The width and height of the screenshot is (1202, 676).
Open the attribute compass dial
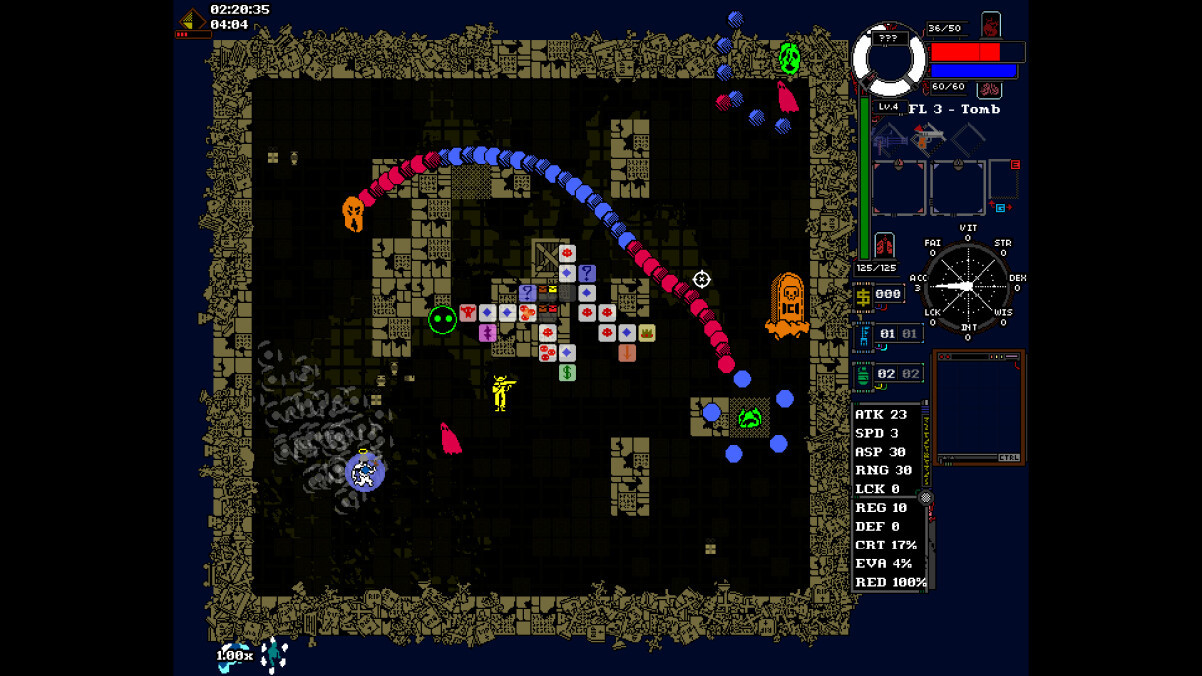pos(967,285)
